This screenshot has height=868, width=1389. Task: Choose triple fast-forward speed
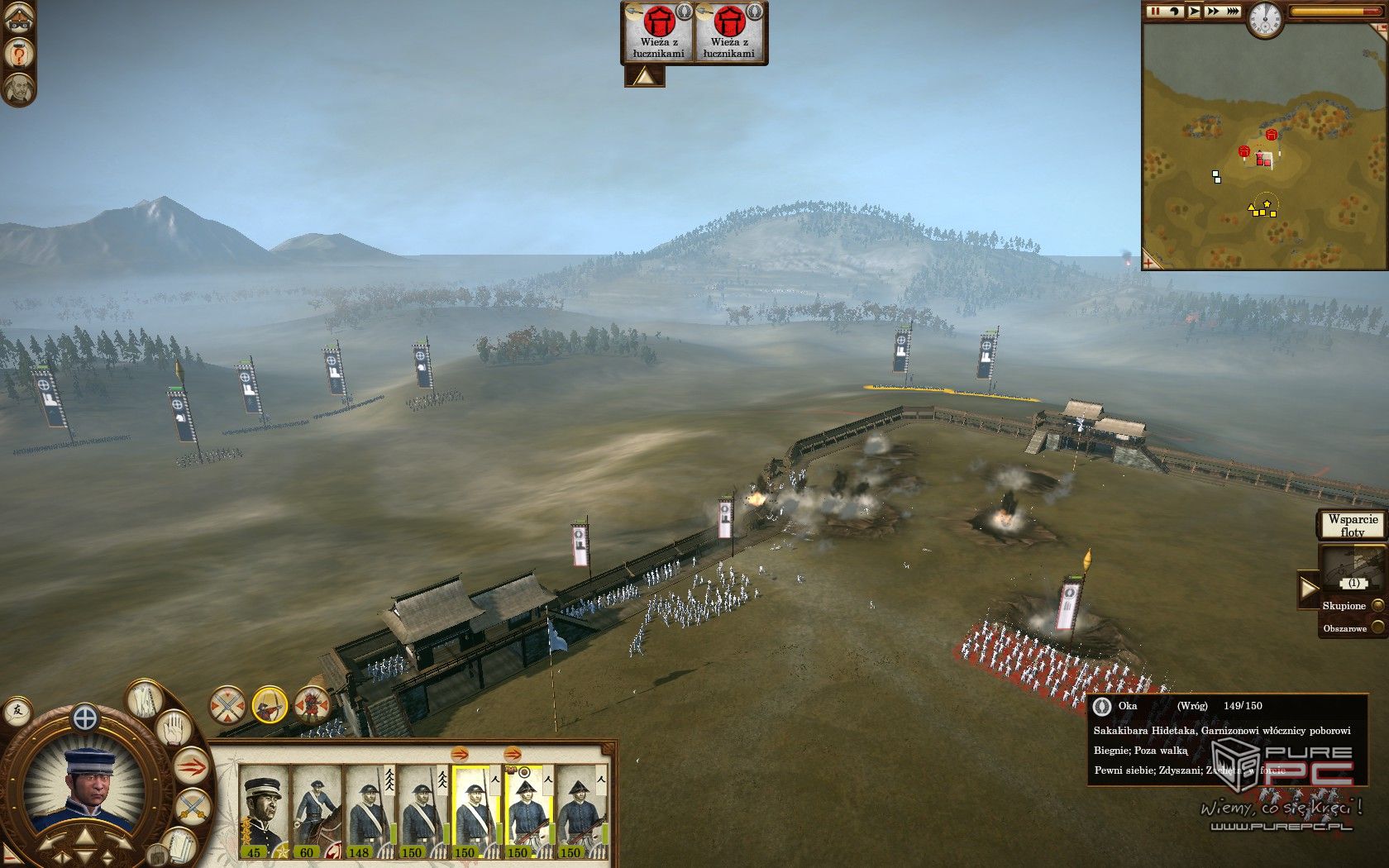1233,12
